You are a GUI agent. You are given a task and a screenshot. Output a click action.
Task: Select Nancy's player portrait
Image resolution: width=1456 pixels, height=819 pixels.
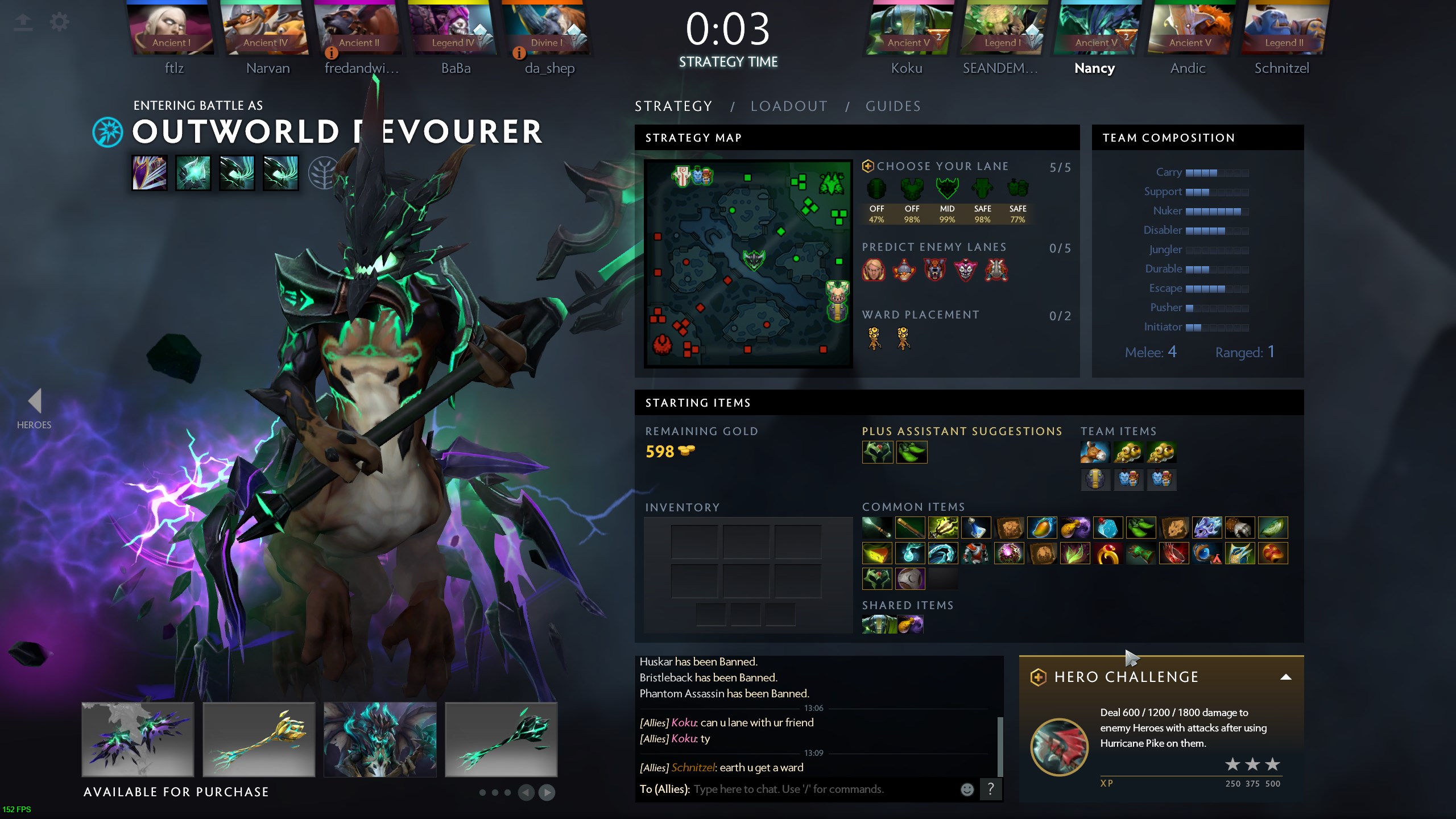1094,30
